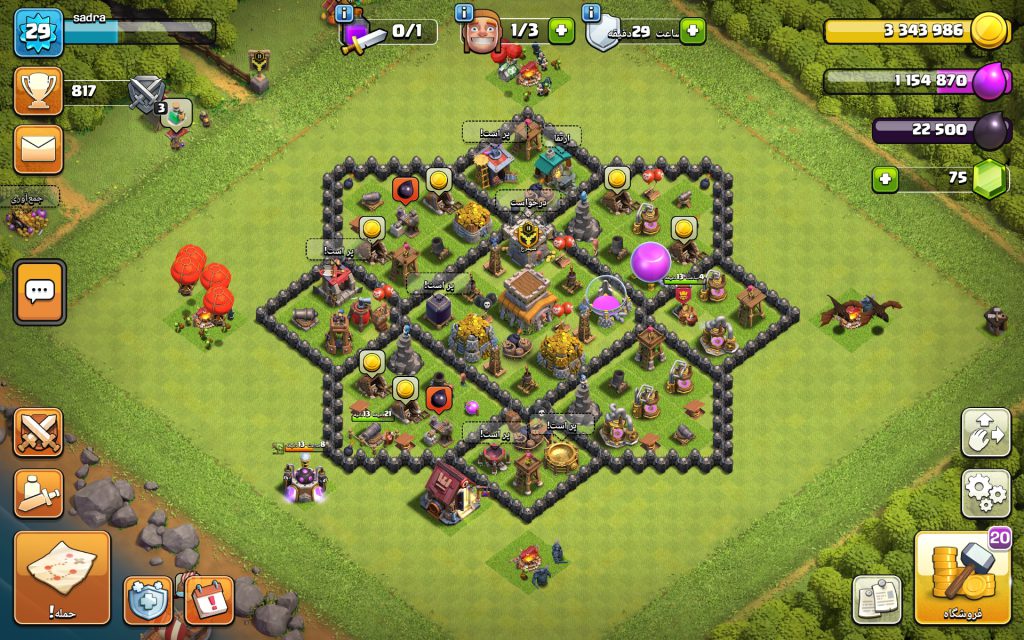The image size is (1024, 640).
Task: Open the trophy profile button
Action: [x=38, y=92]
